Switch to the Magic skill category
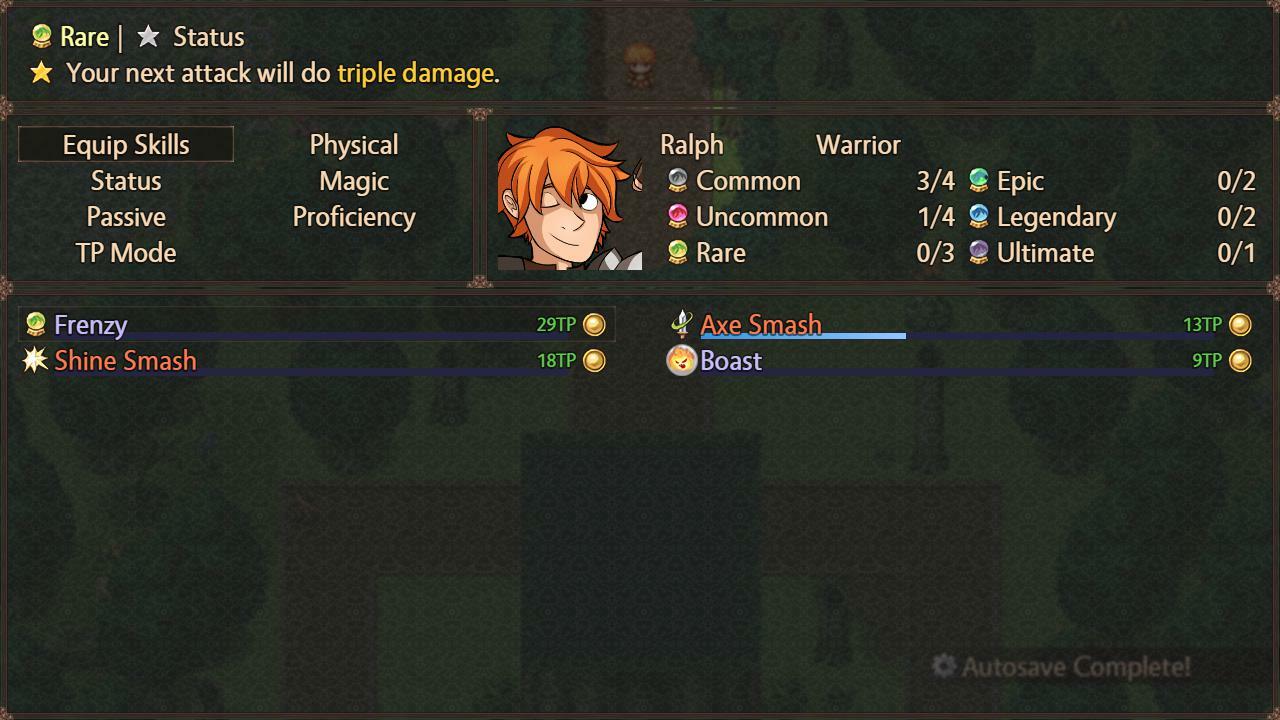The width and height of the screenshot is (1280, 720). click(x=354, y=181)
